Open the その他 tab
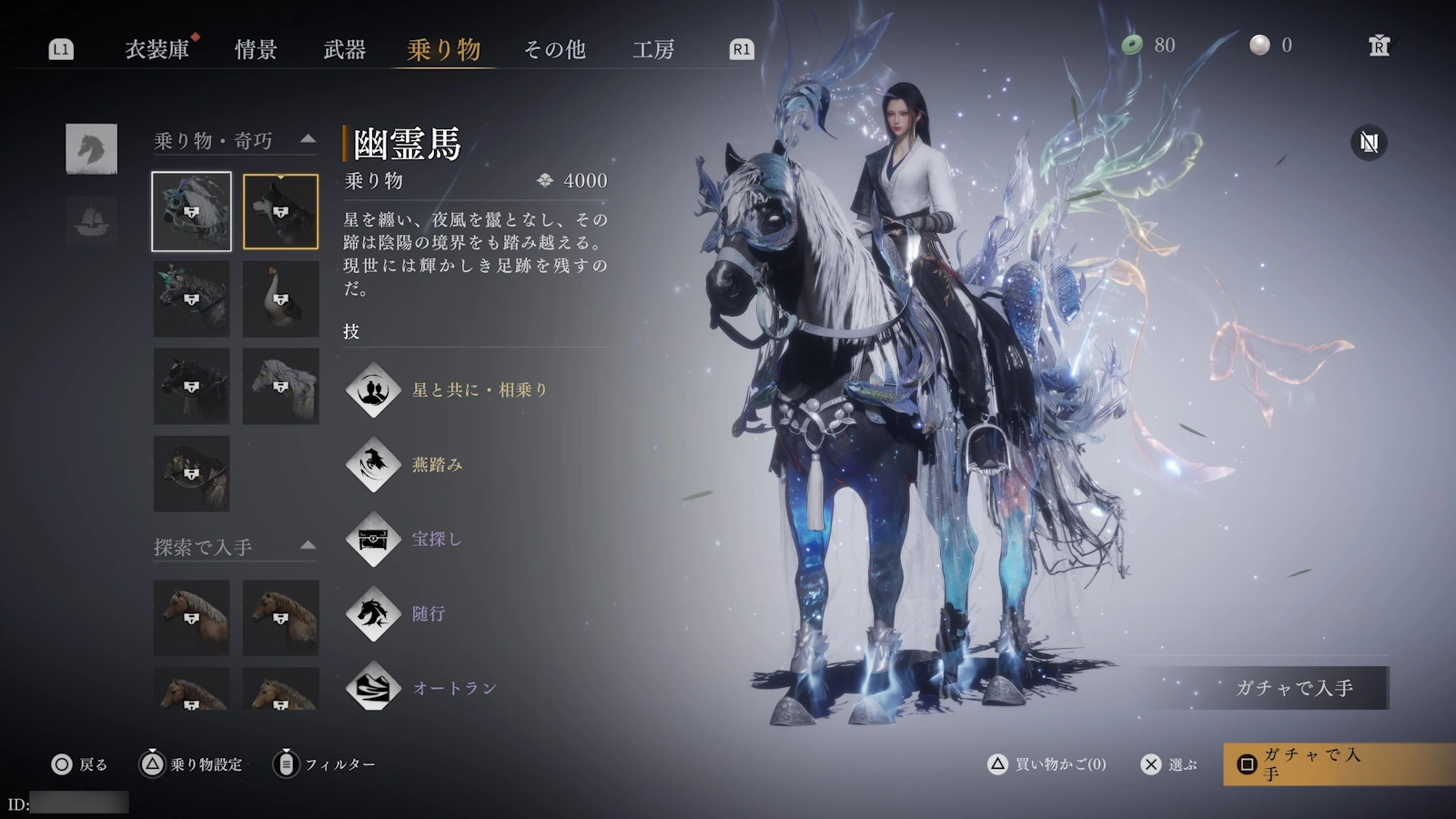1456x819 pixels. tap(552, 51)
